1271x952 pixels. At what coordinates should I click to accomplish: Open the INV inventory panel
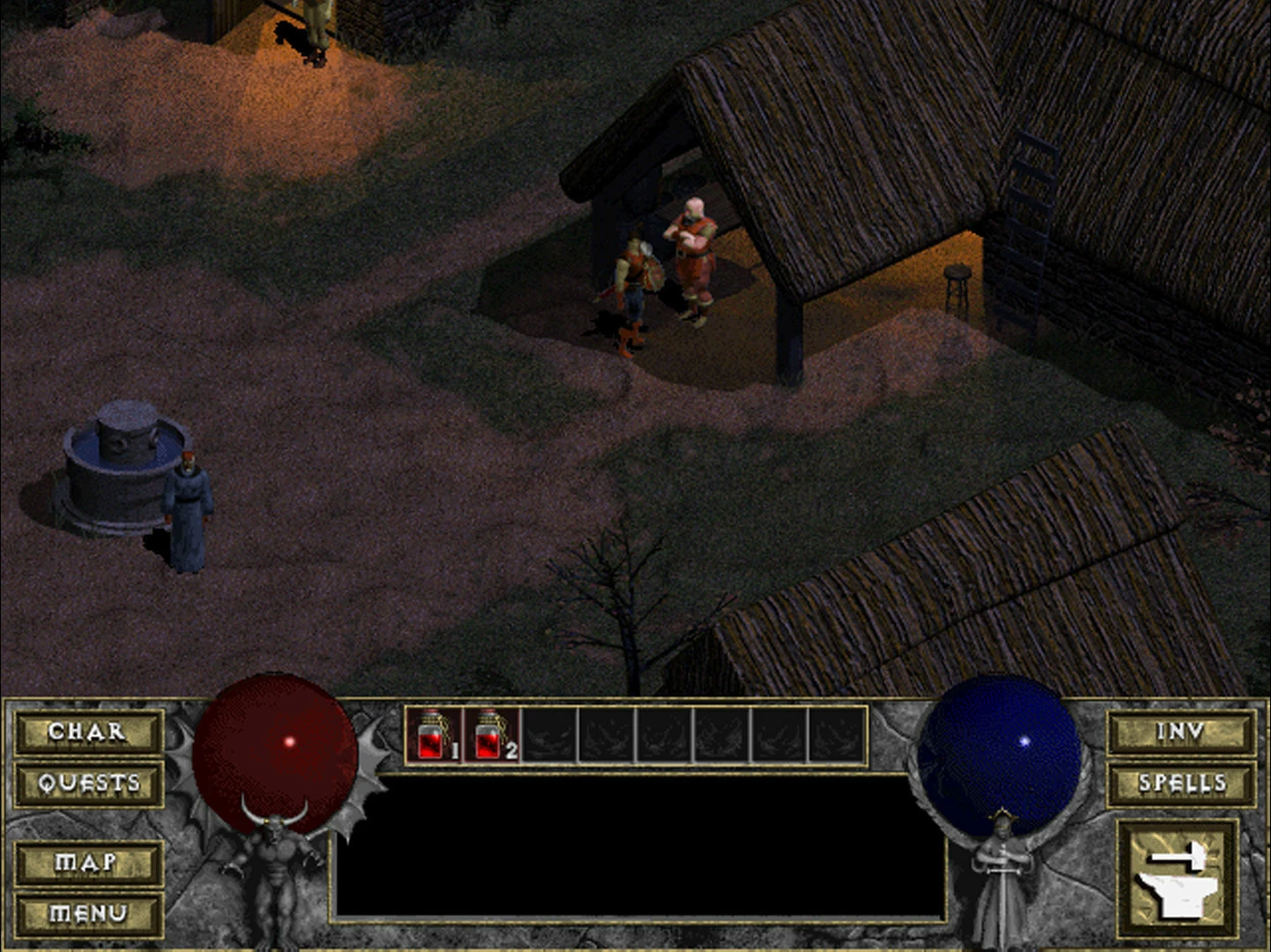click(1180, 732)
